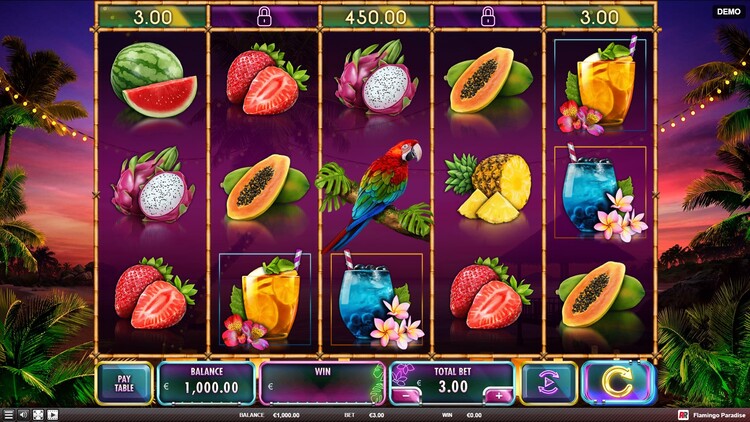Click the small play arrow icon in bottom bar
The image size is (750, 422).
point(52,415)
